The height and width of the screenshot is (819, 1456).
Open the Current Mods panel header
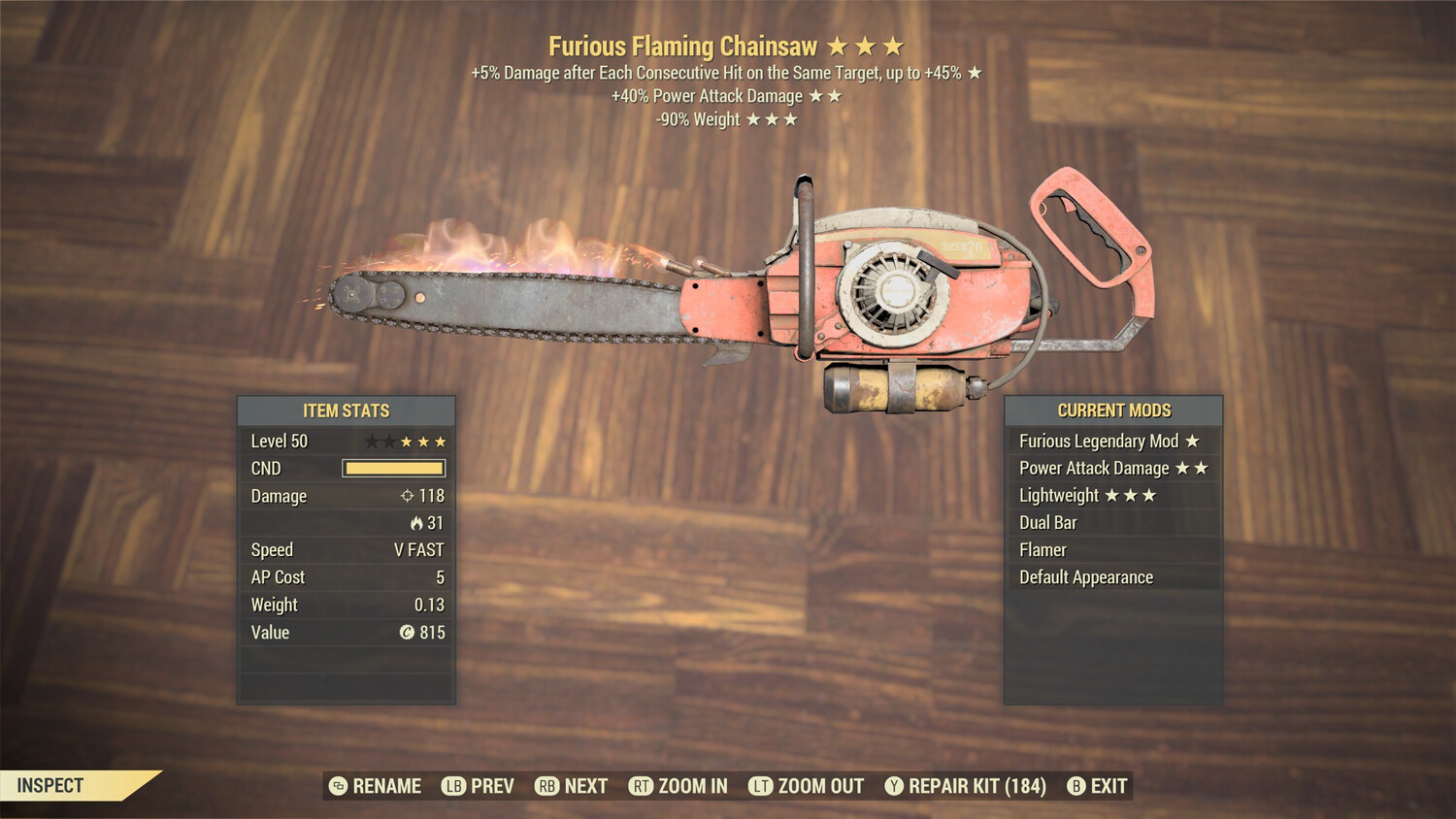pos(1114,409)
